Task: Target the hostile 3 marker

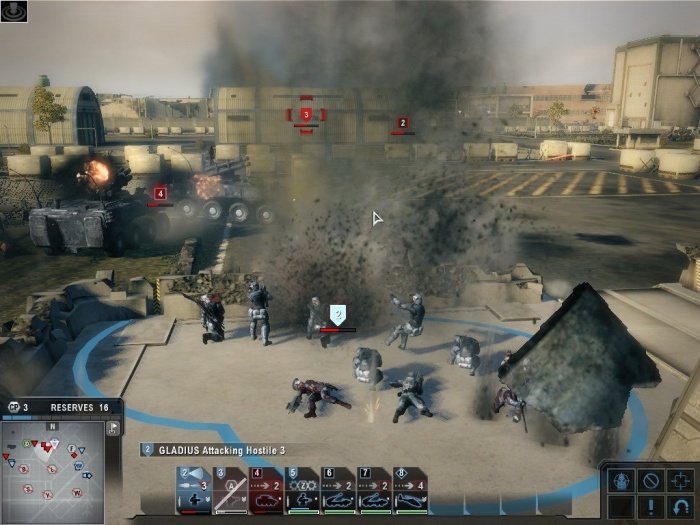Action: point(306,115)
